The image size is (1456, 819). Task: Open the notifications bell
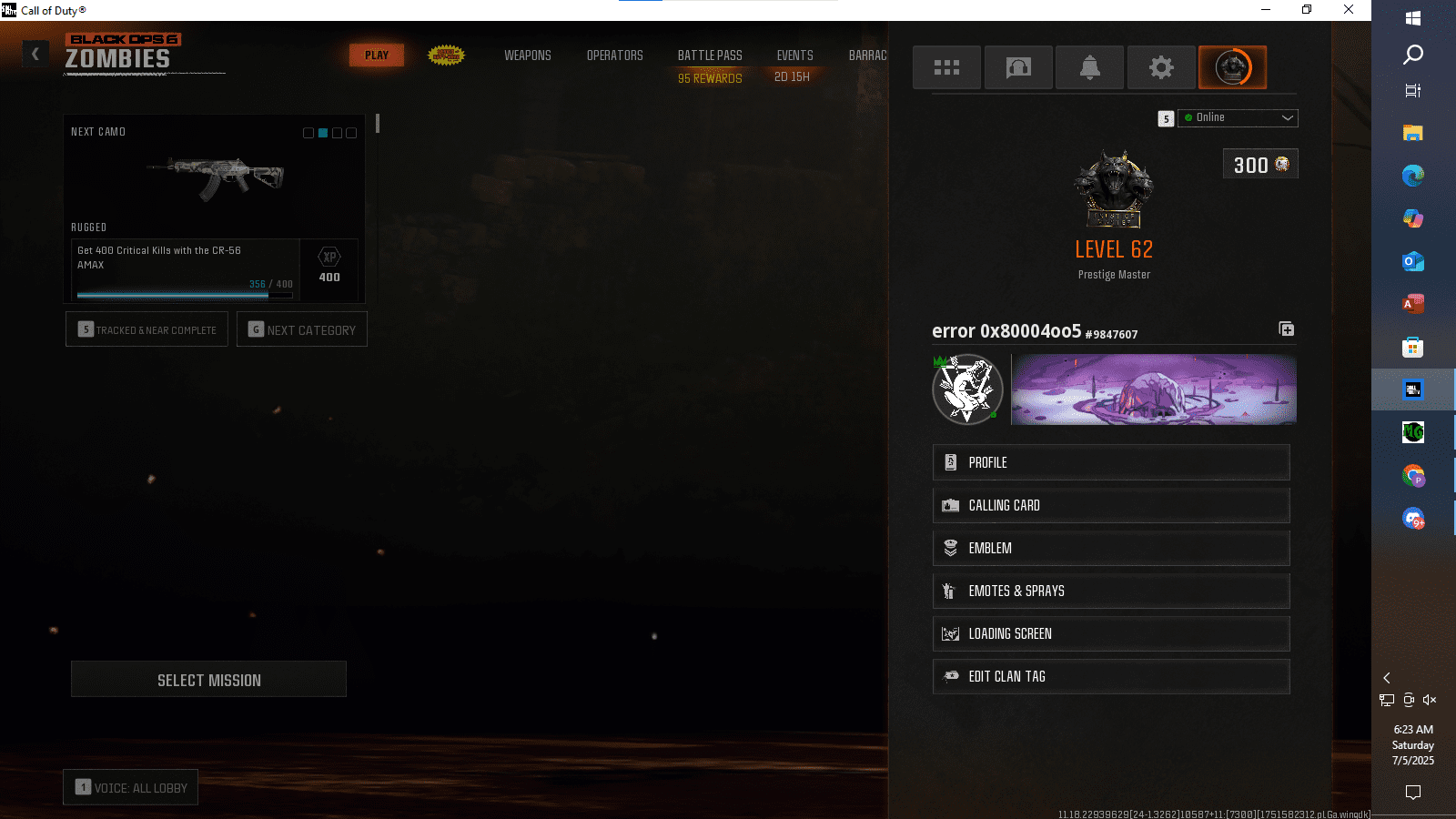[x=1089, y=66]
